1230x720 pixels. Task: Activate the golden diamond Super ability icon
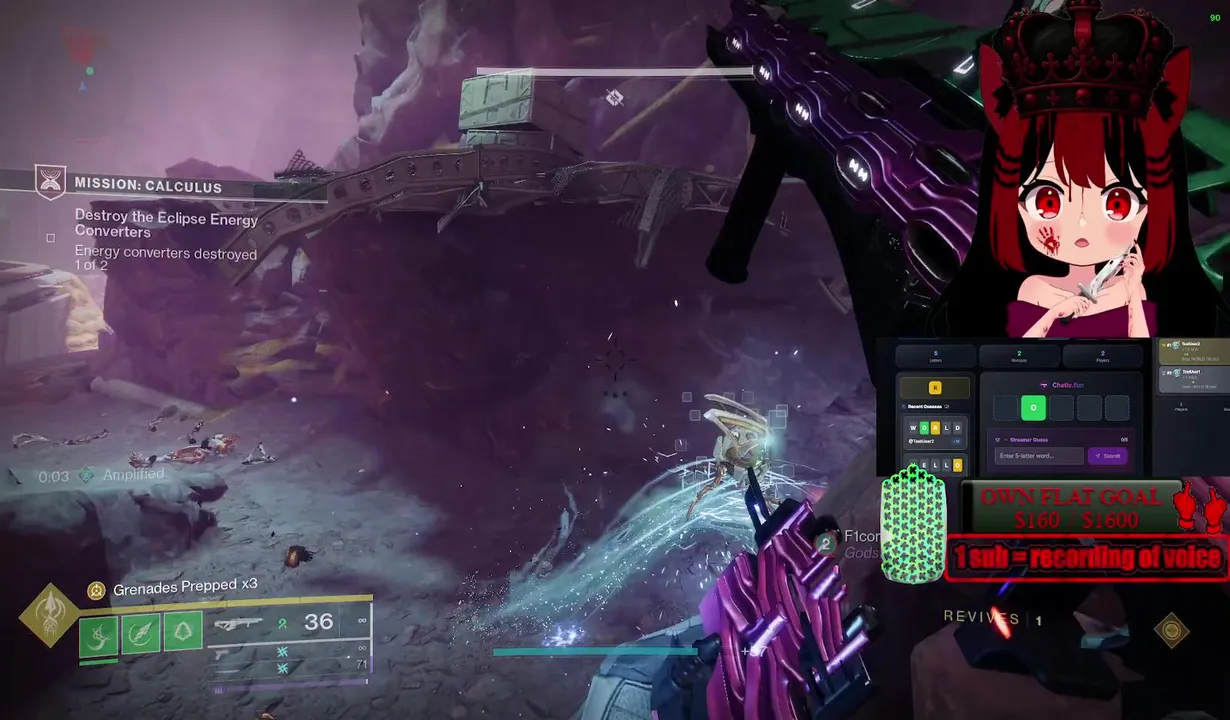pos(49,615)
